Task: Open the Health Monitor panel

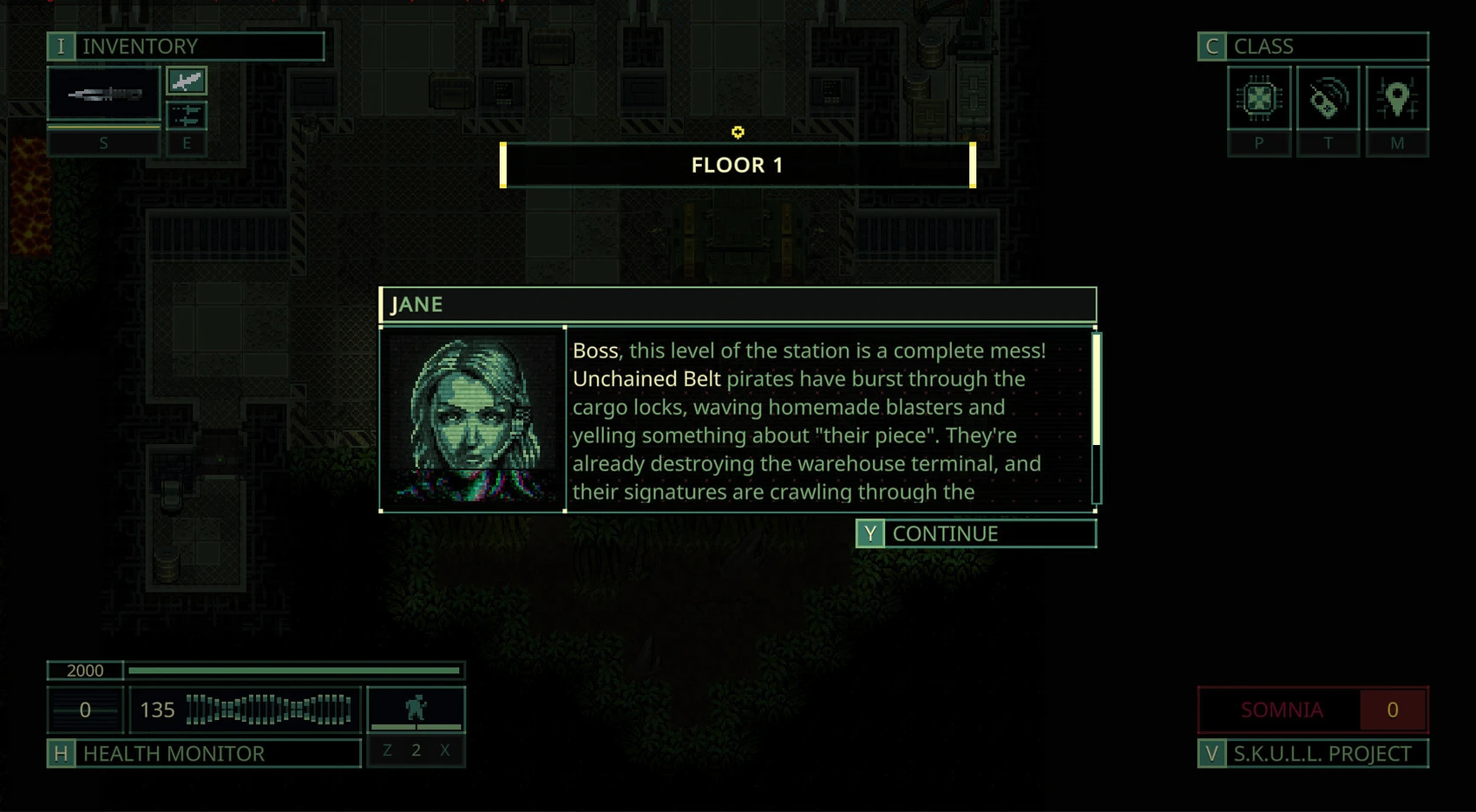Action: pyautogui.click(x=204, y=753)
